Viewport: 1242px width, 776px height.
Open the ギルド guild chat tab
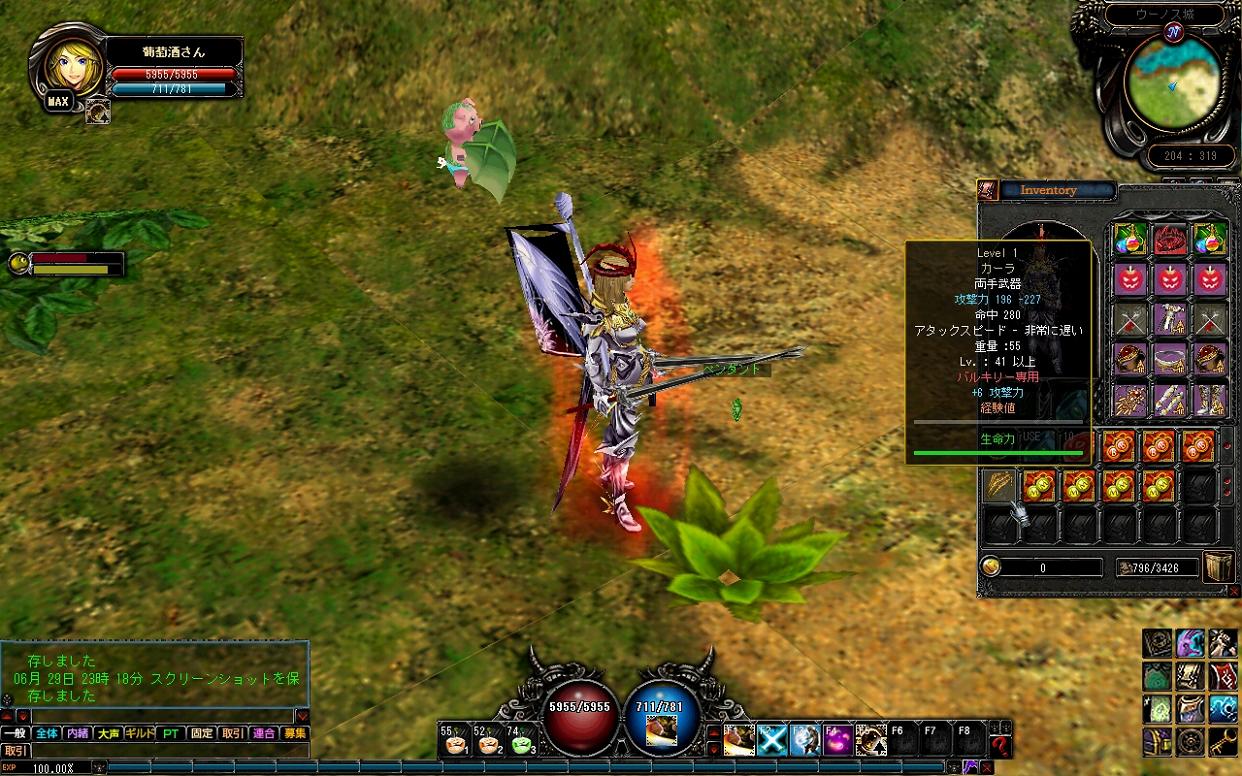(139, 733)
